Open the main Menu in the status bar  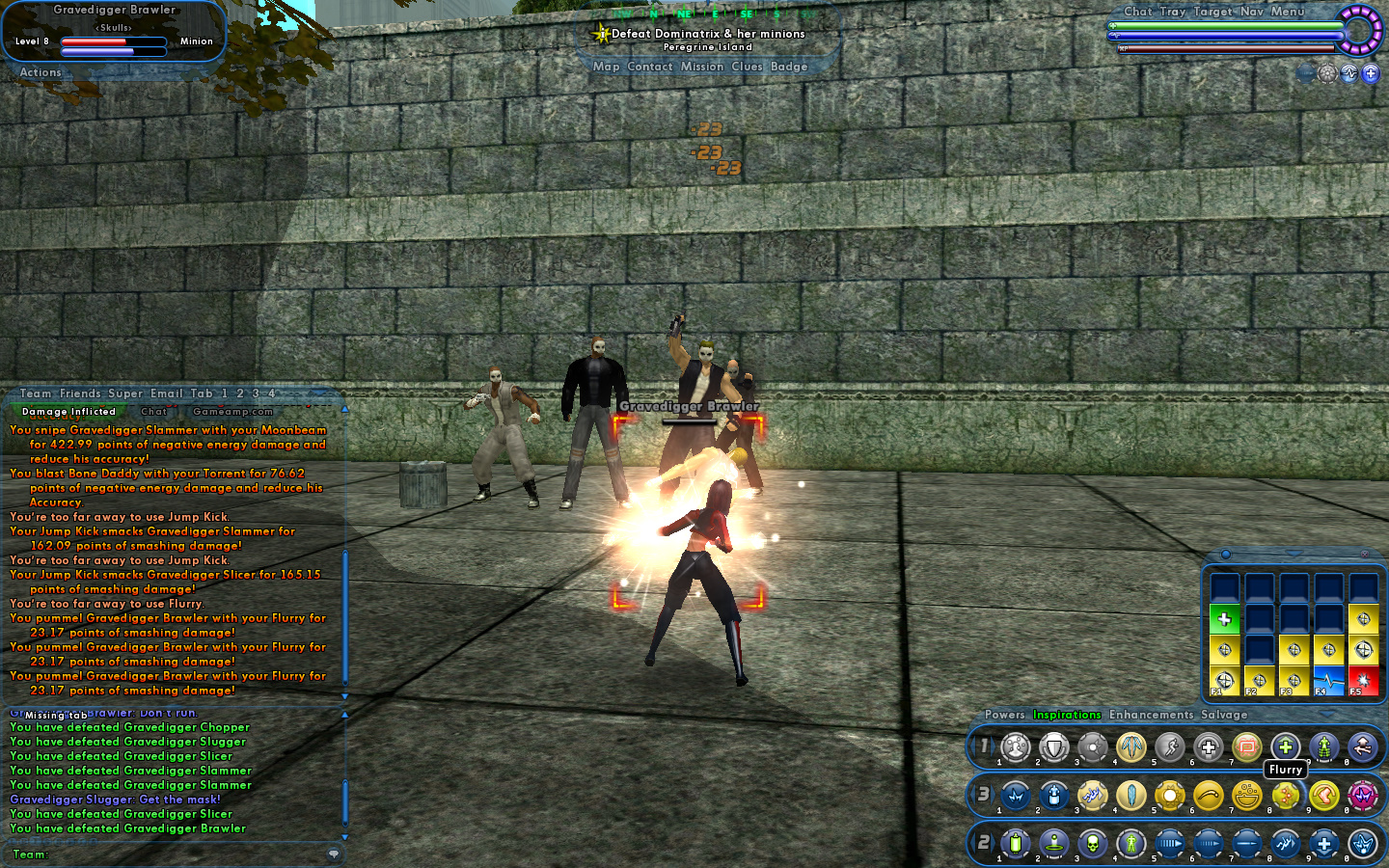tap(1287, 12)
